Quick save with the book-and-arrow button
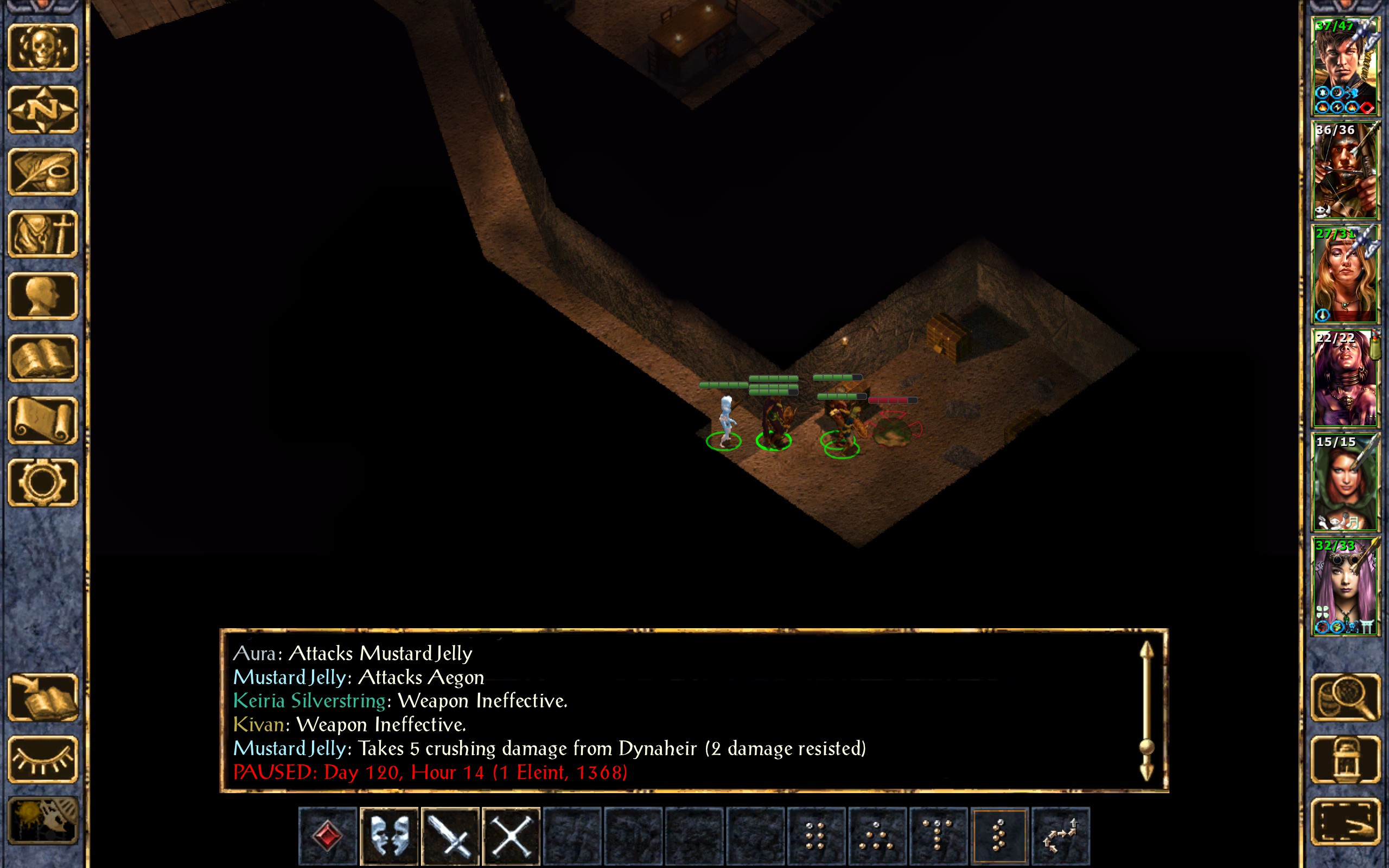The image size is (1389, 868). pyautogui.click(x=42, y=698)
